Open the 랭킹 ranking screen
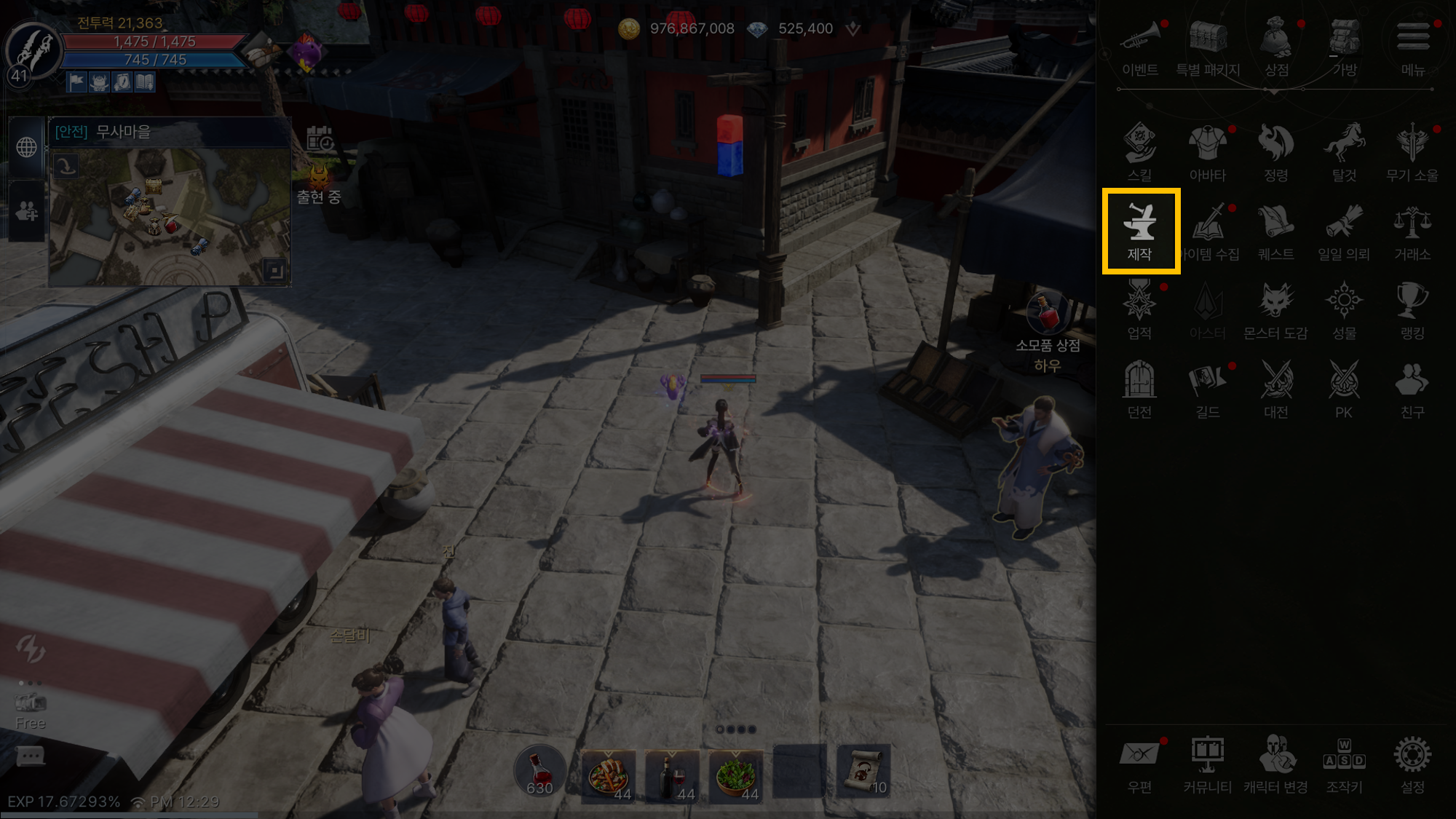 coord(1412,309)
